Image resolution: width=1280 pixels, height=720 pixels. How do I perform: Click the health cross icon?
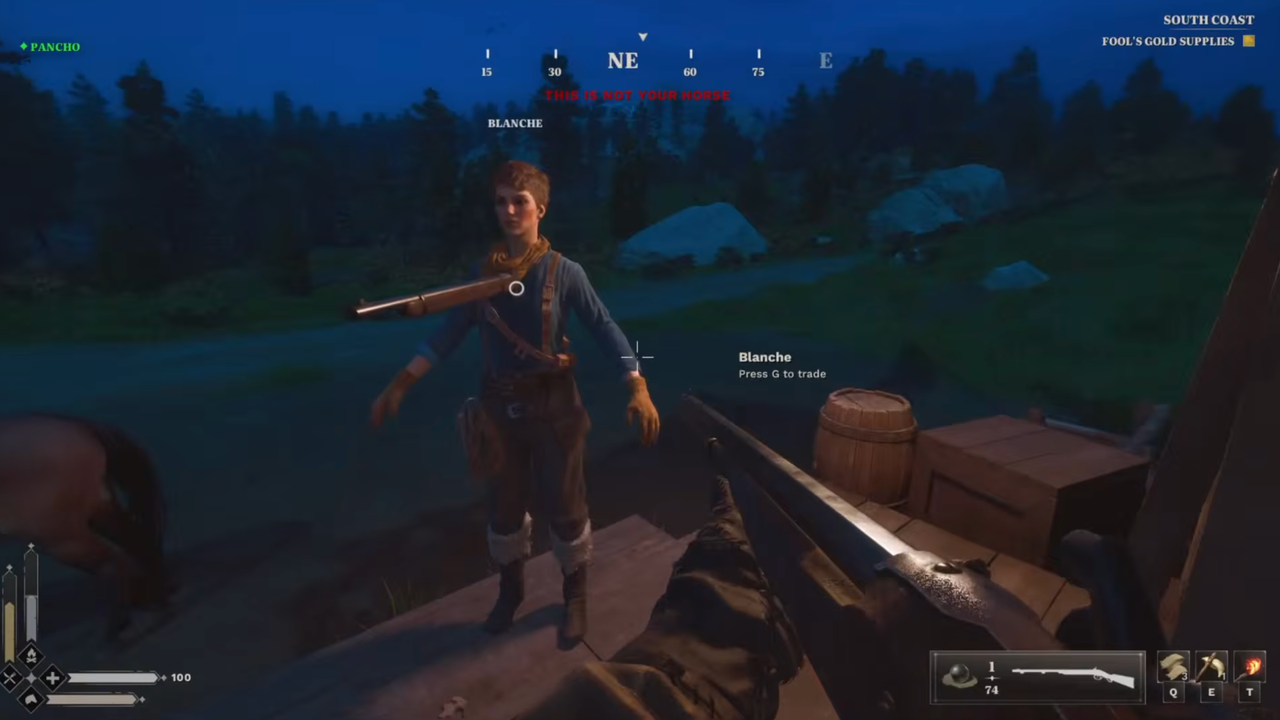(x=52, y=677)
